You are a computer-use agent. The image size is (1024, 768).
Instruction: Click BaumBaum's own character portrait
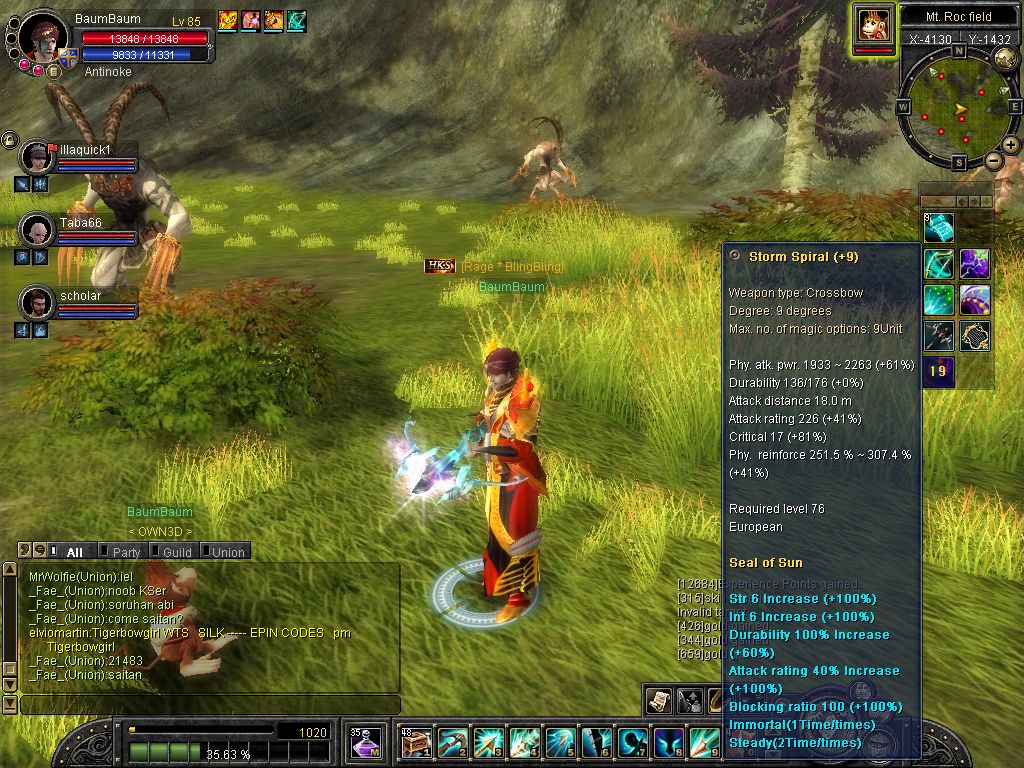coord(43,35)
